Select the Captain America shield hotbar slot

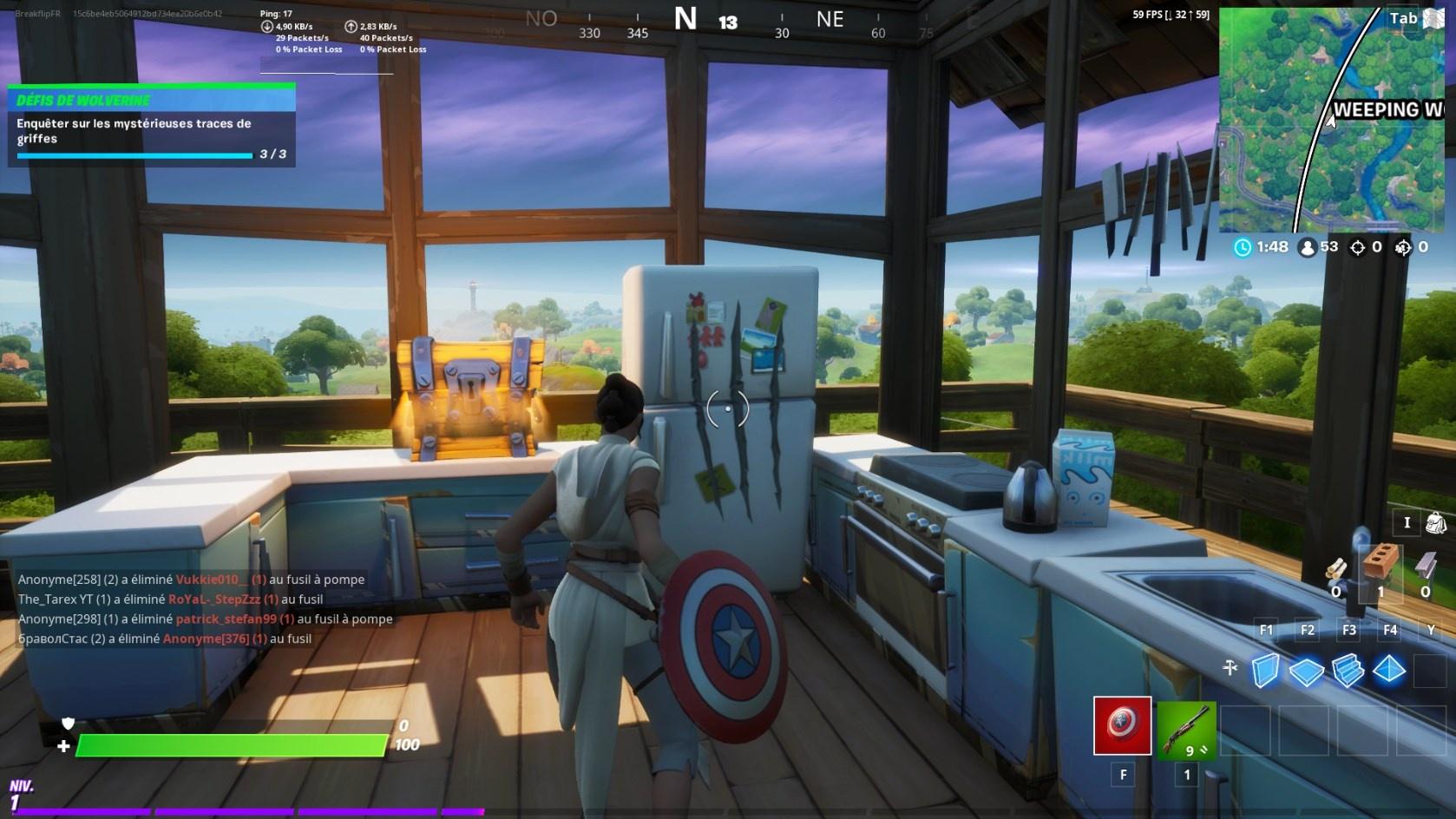[x=1123, y=724]
